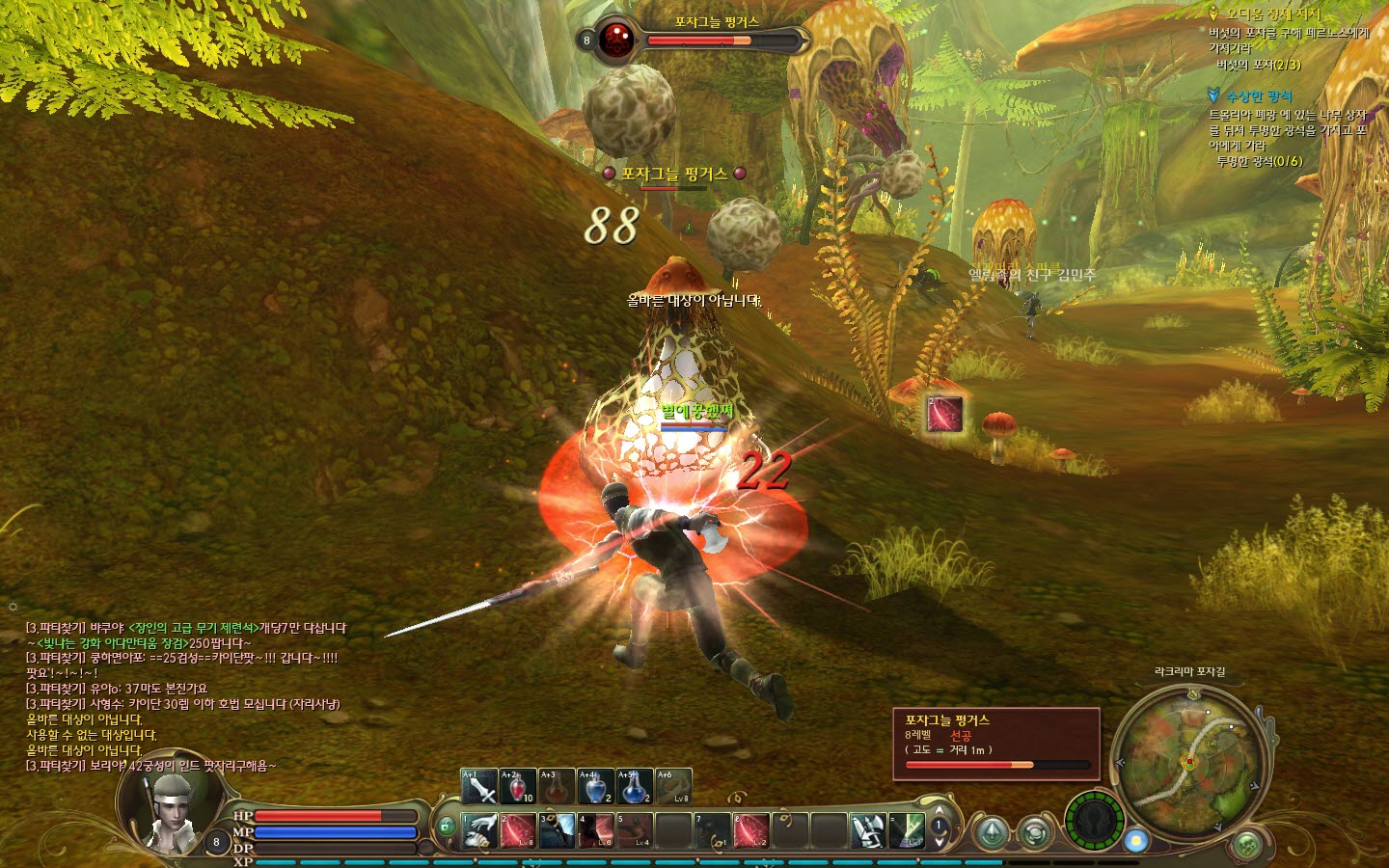Click the blue sun orb beside the minimap
This screenshot has height=868, width=1389.
click(1136, 840)
